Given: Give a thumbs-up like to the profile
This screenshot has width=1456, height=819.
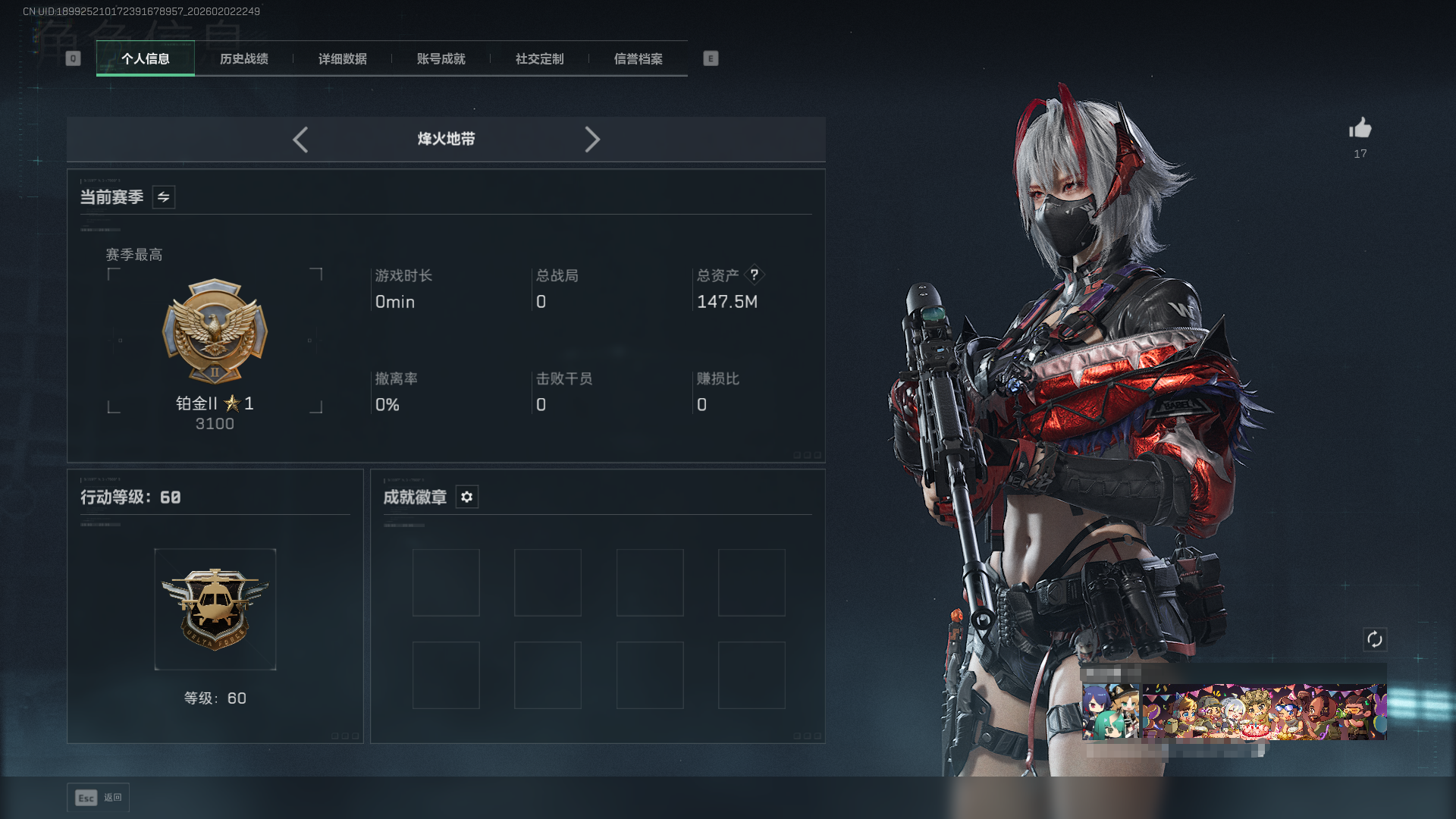Looking at the screenshot, I should coord(1360,128).
